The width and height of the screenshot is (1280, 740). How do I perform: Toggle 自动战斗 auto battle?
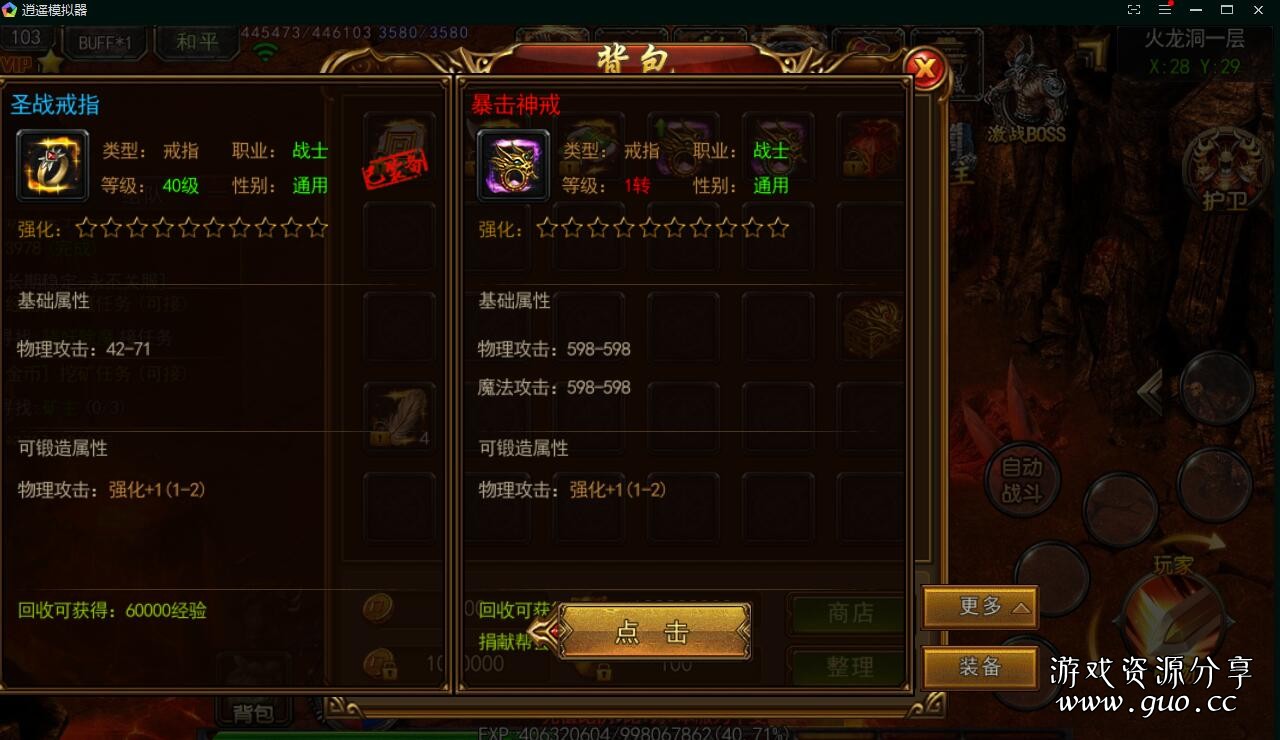tap(1021, 479)
